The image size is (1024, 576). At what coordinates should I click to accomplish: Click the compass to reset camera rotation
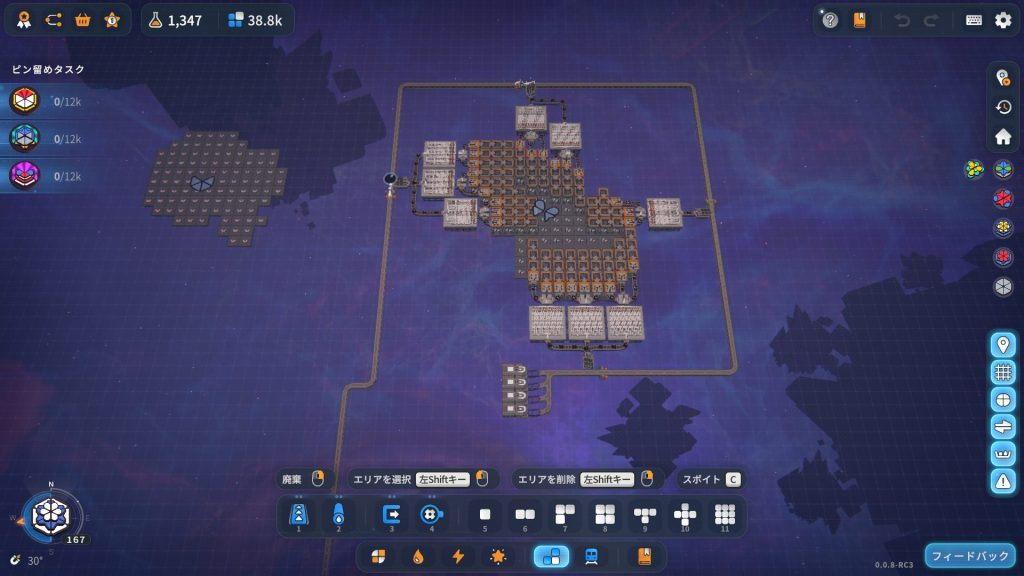(48, 514)
